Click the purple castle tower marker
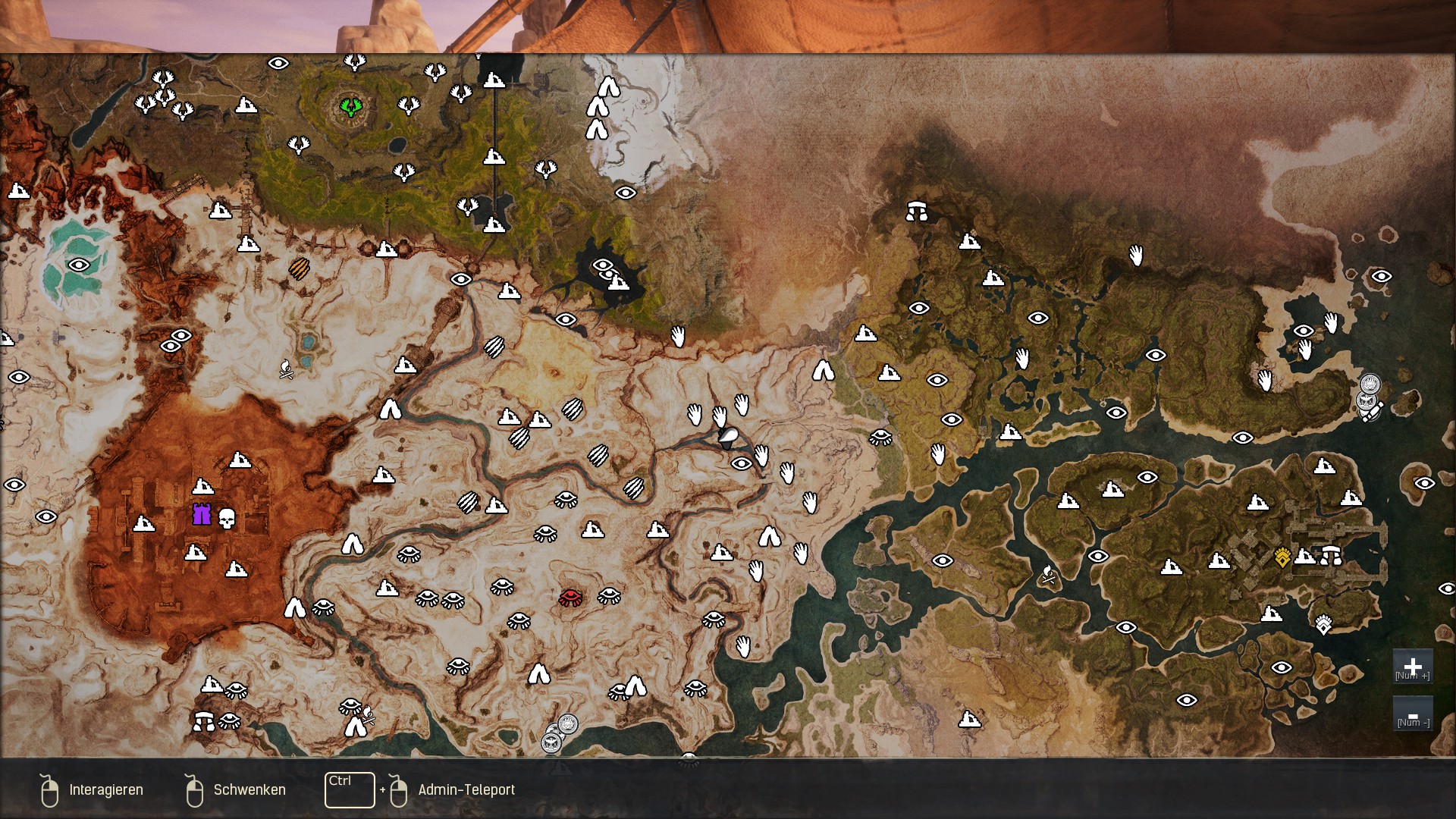The width and height of the screenshot is (1456, 819). 202,514
